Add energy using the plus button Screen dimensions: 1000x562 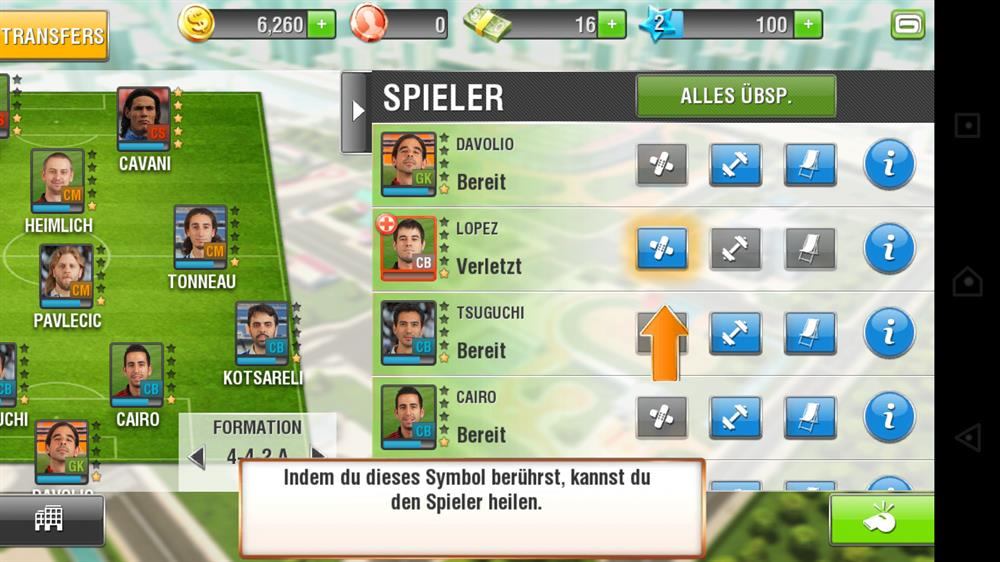click(808, 24)
